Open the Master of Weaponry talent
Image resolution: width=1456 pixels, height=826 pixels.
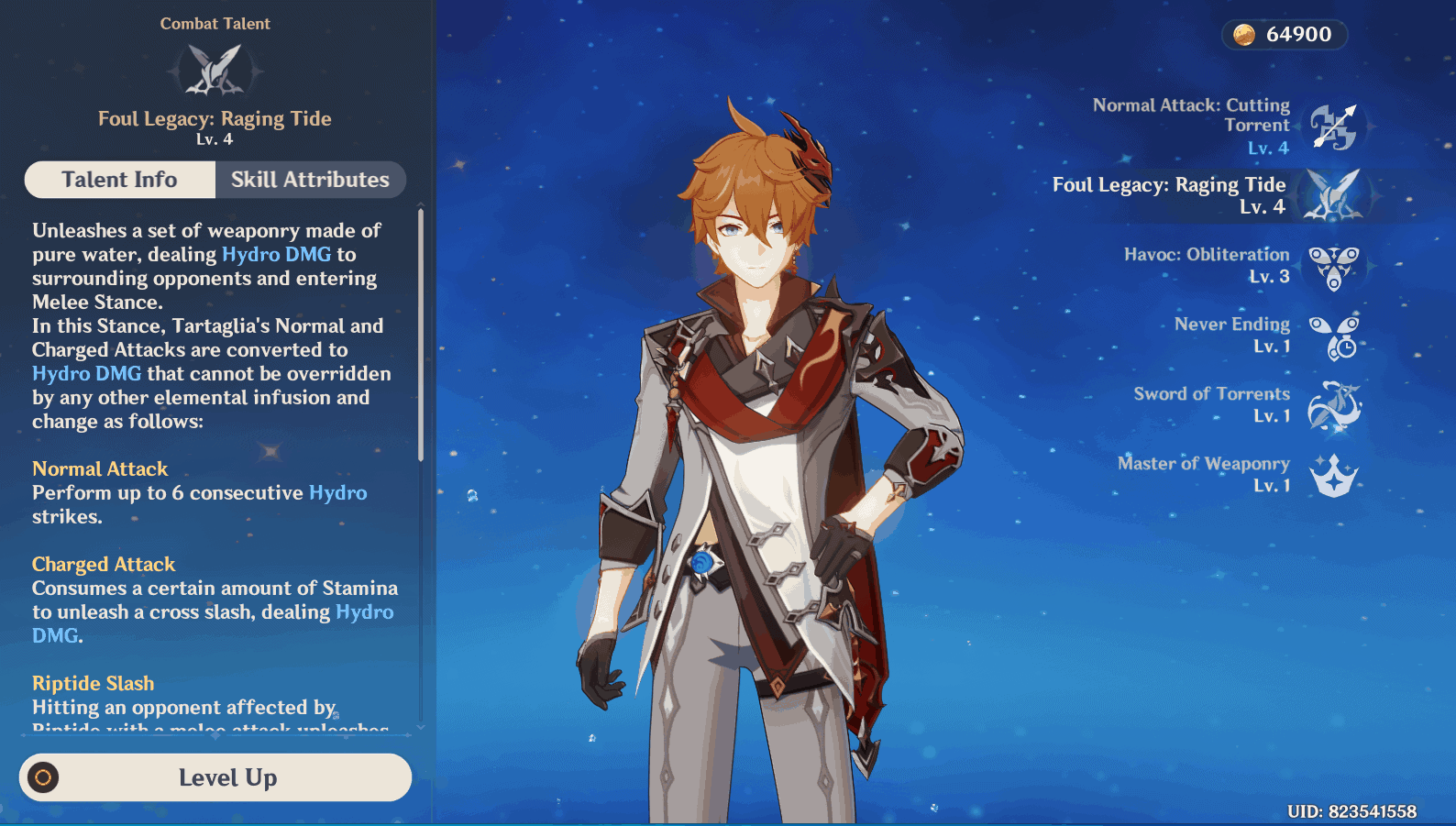[1333, 475]
